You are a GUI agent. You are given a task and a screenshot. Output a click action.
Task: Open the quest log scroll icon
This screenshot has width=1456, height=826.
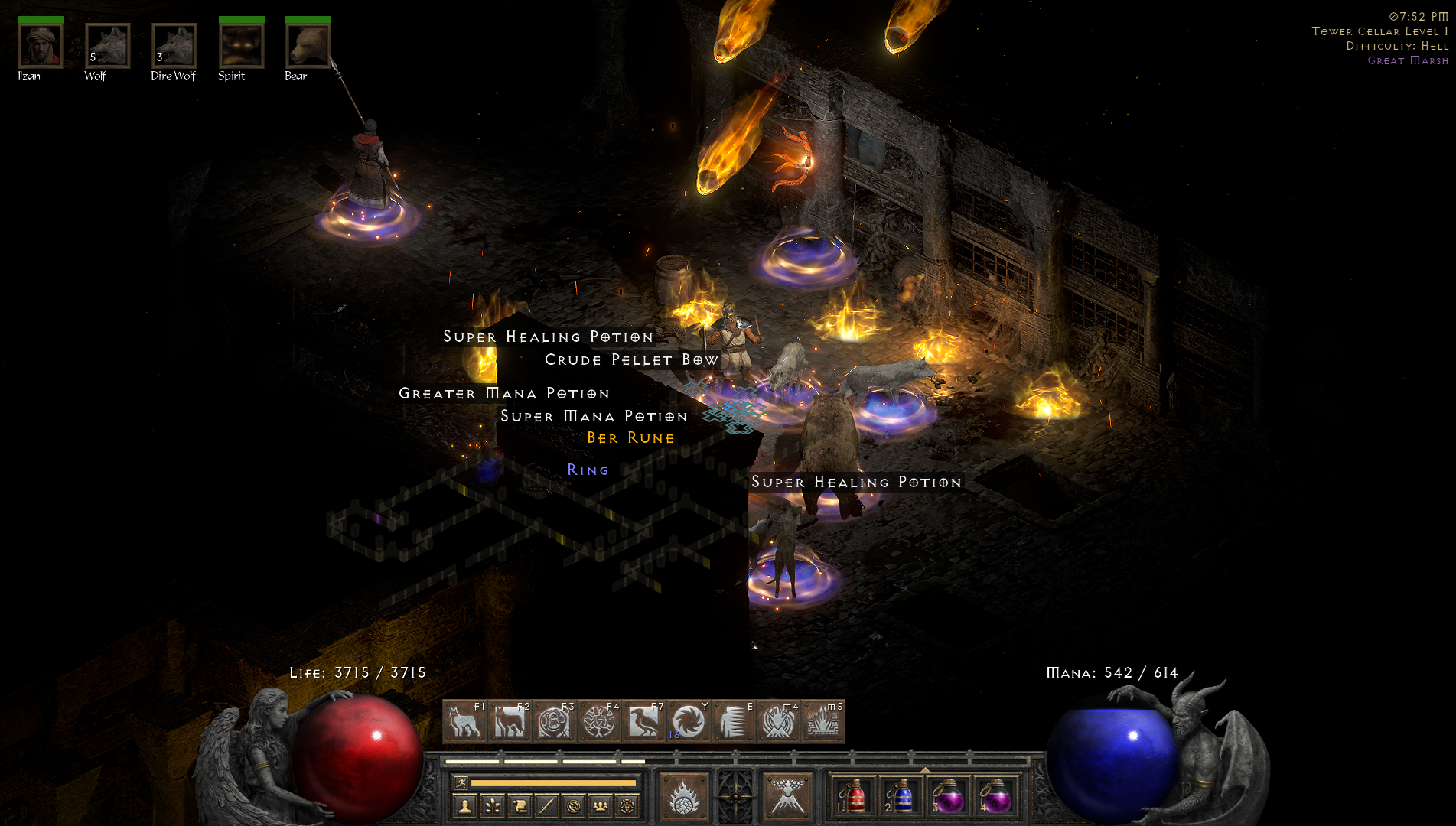point(522,805)
